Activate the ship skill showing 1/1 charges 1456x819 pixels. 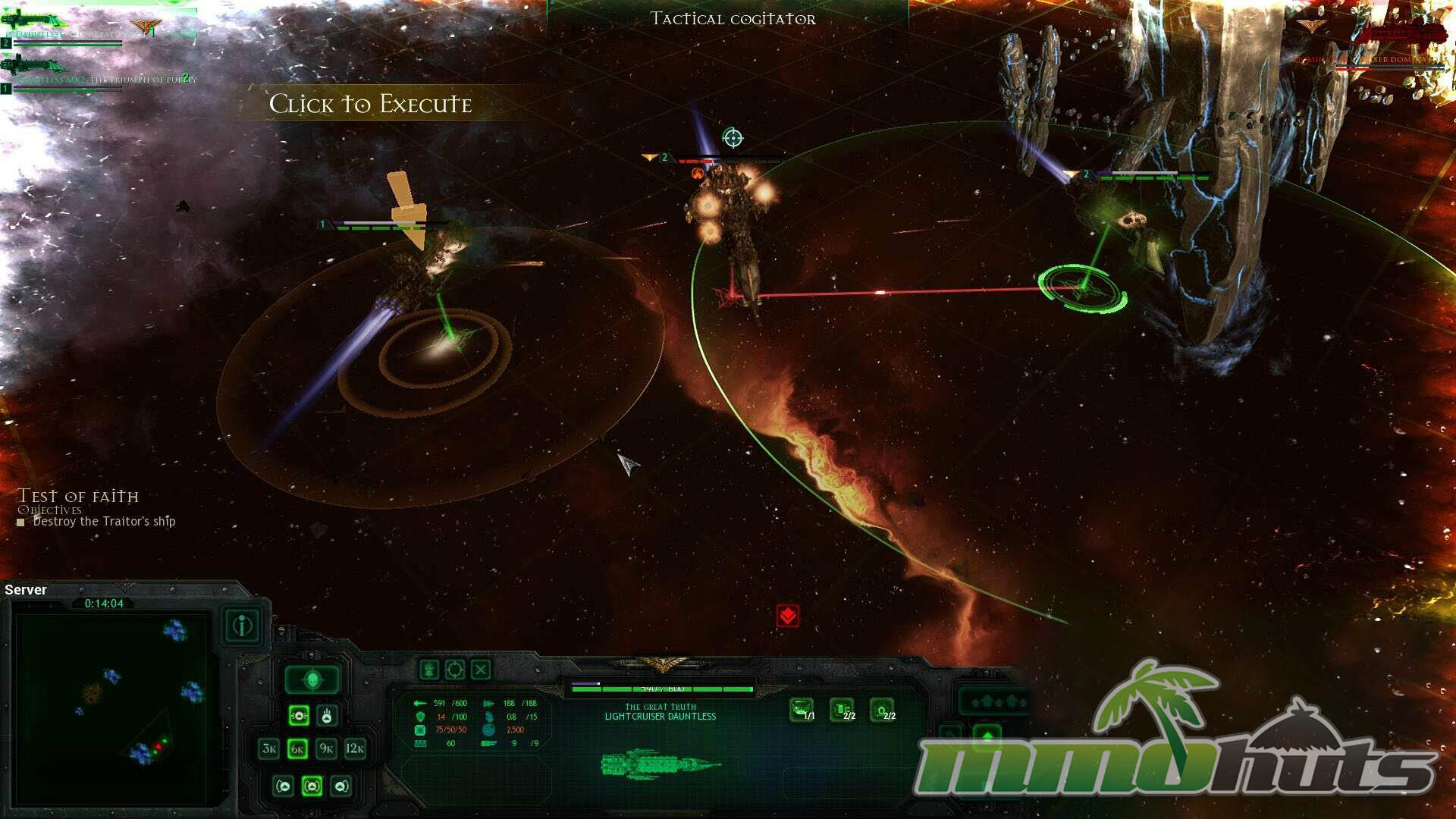pyautogui.click(x=802, y=710)
